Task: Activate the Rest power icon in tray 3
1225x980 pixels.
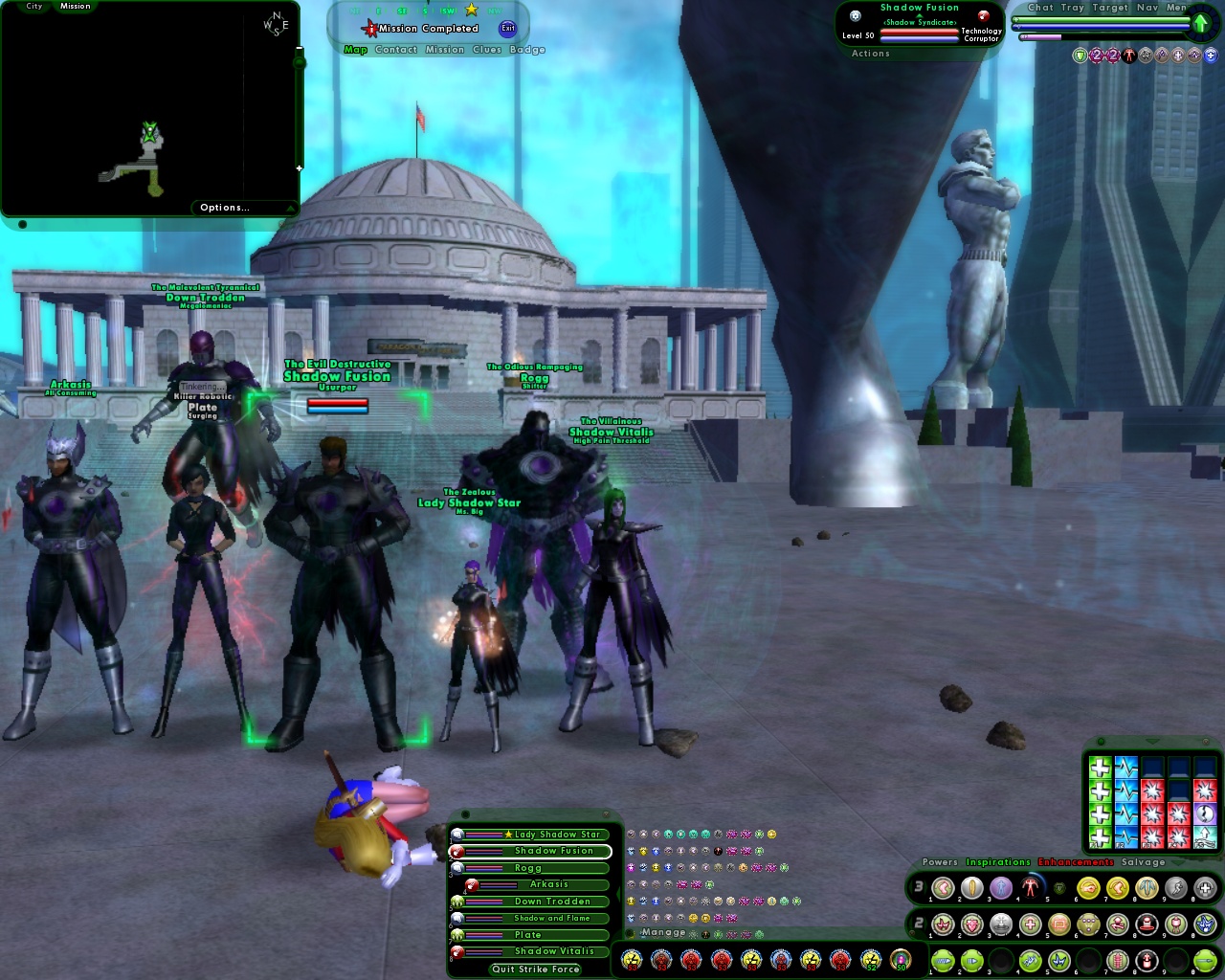Action: click(1204, 887)
